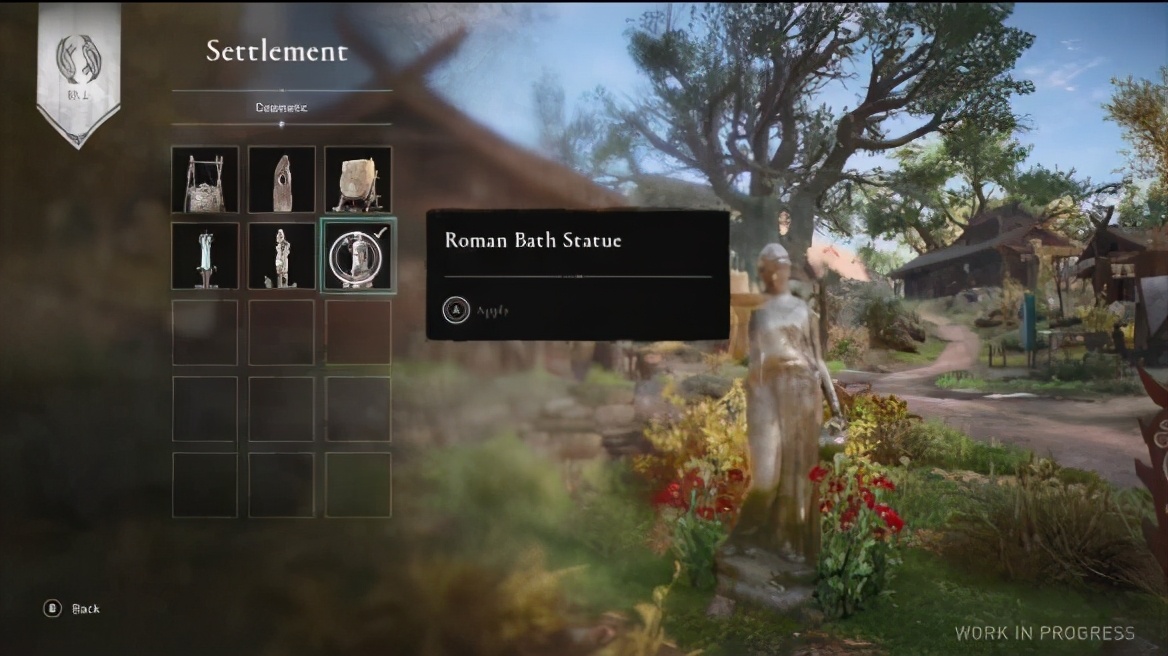Pick the hide stretched on rack decoration
The width and height of the screenshot is (1168, 656).
(358, 180)
